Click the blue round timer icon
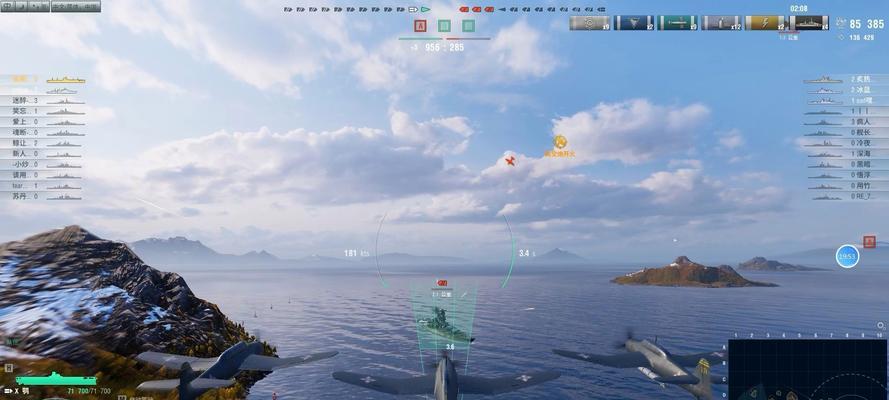The image size is (889, 400). 847,256
